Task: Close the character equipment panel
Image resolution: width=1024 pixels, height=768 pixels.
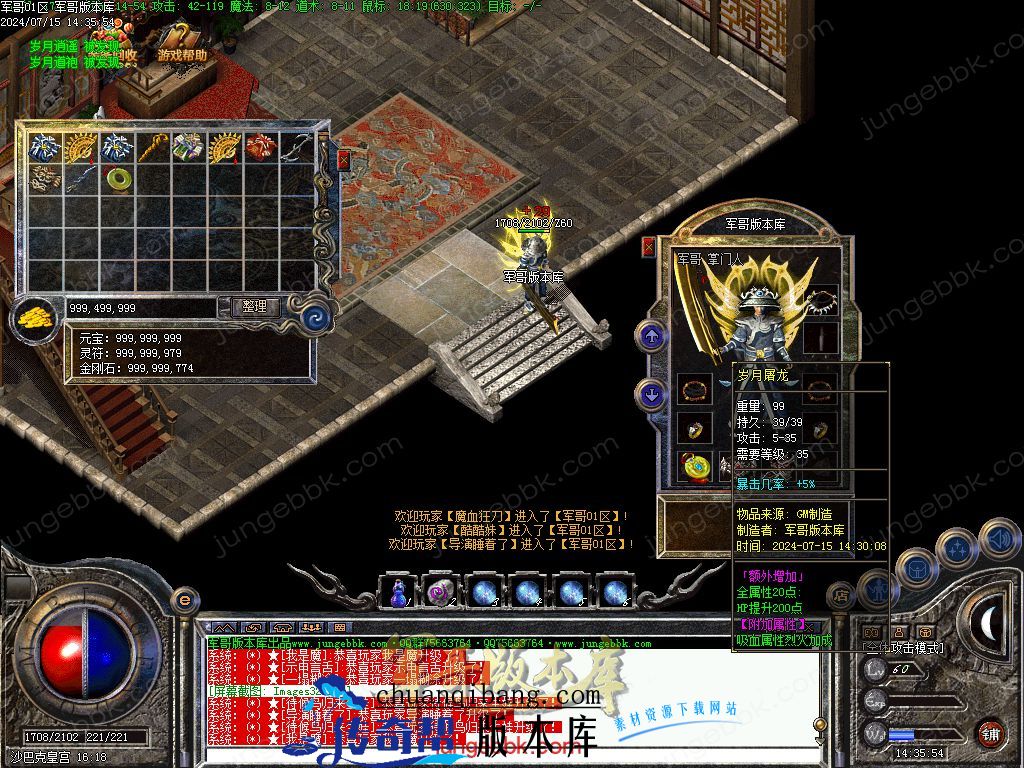Action: click(648, 247)
